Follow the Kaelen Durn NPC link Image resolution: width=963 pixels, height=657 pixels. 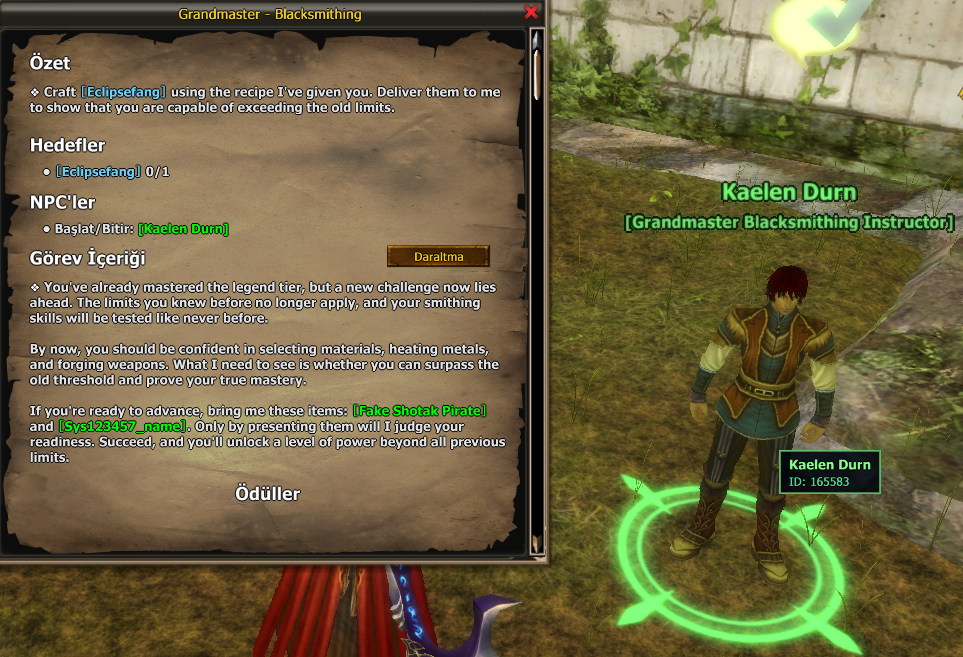(x=183, y=229)
